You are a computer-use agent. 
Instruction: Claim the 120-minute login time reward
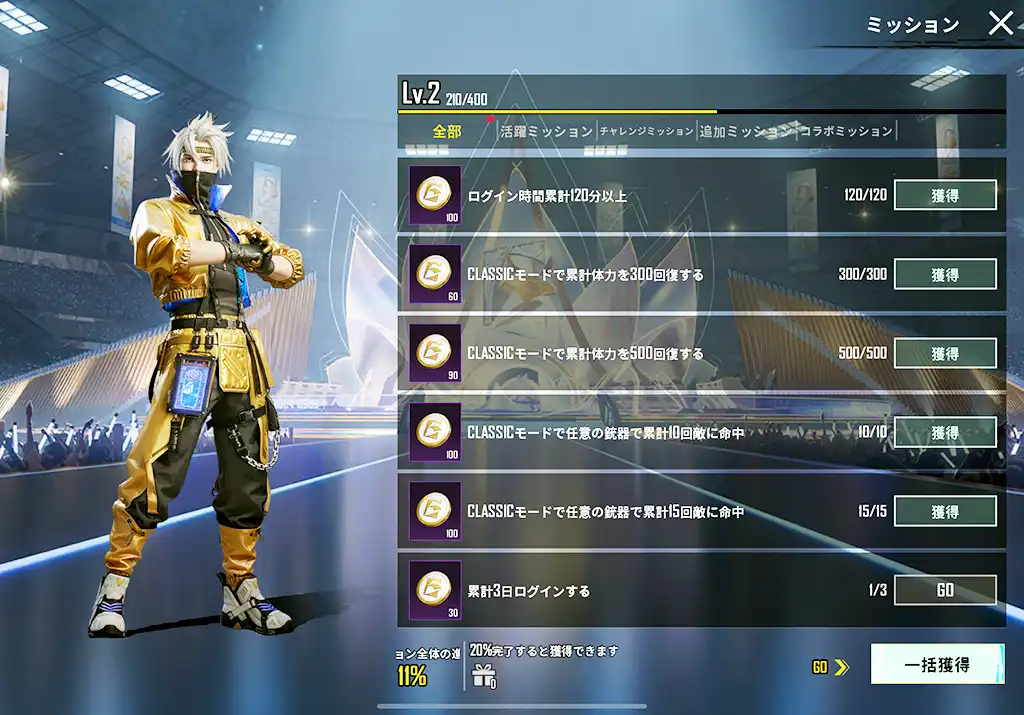[944, 195]
